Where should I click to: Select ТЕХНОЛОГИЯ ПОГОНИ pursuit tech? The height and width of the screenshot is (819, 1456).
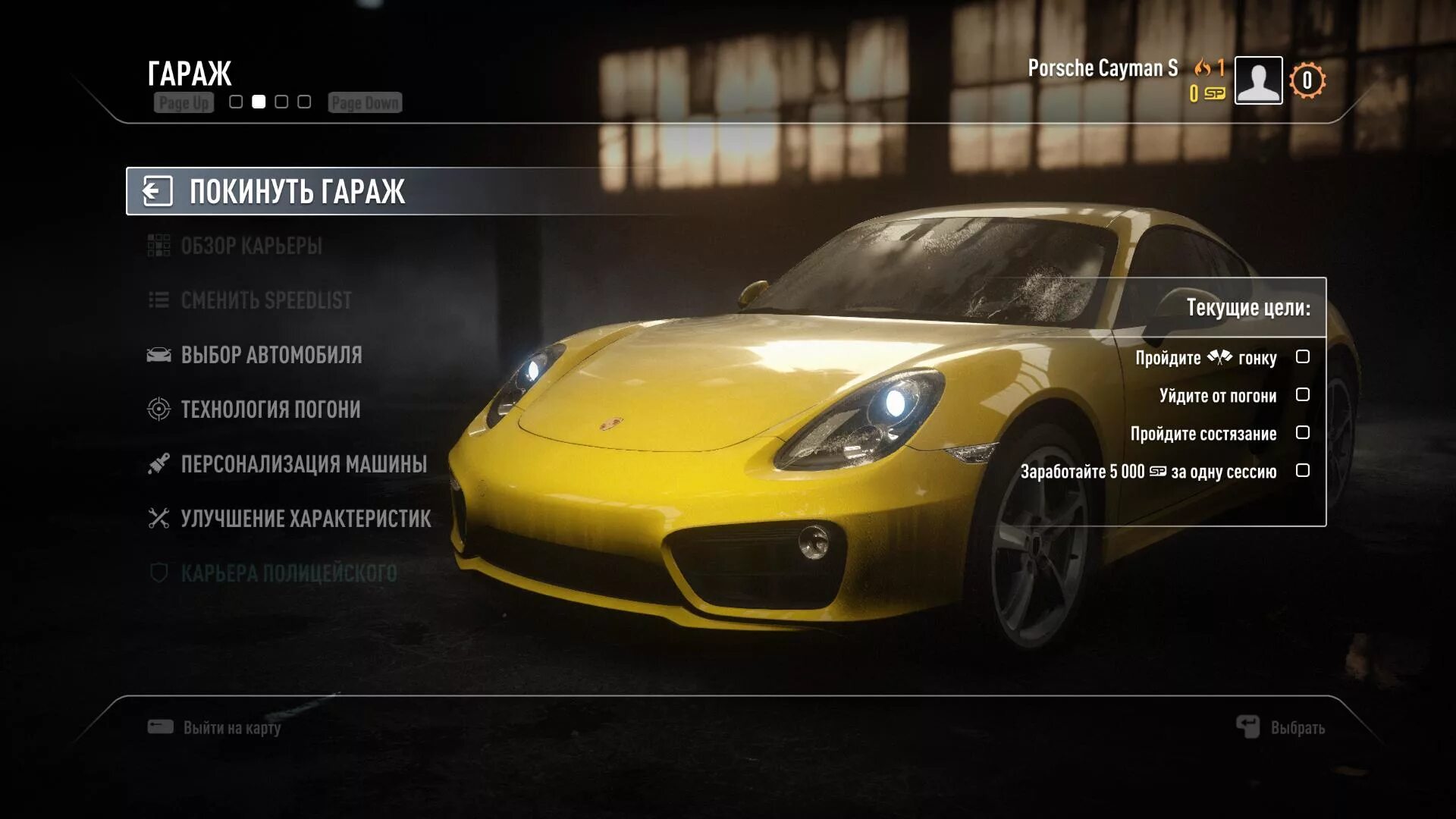pyautogui.click(x=270, y=409)
